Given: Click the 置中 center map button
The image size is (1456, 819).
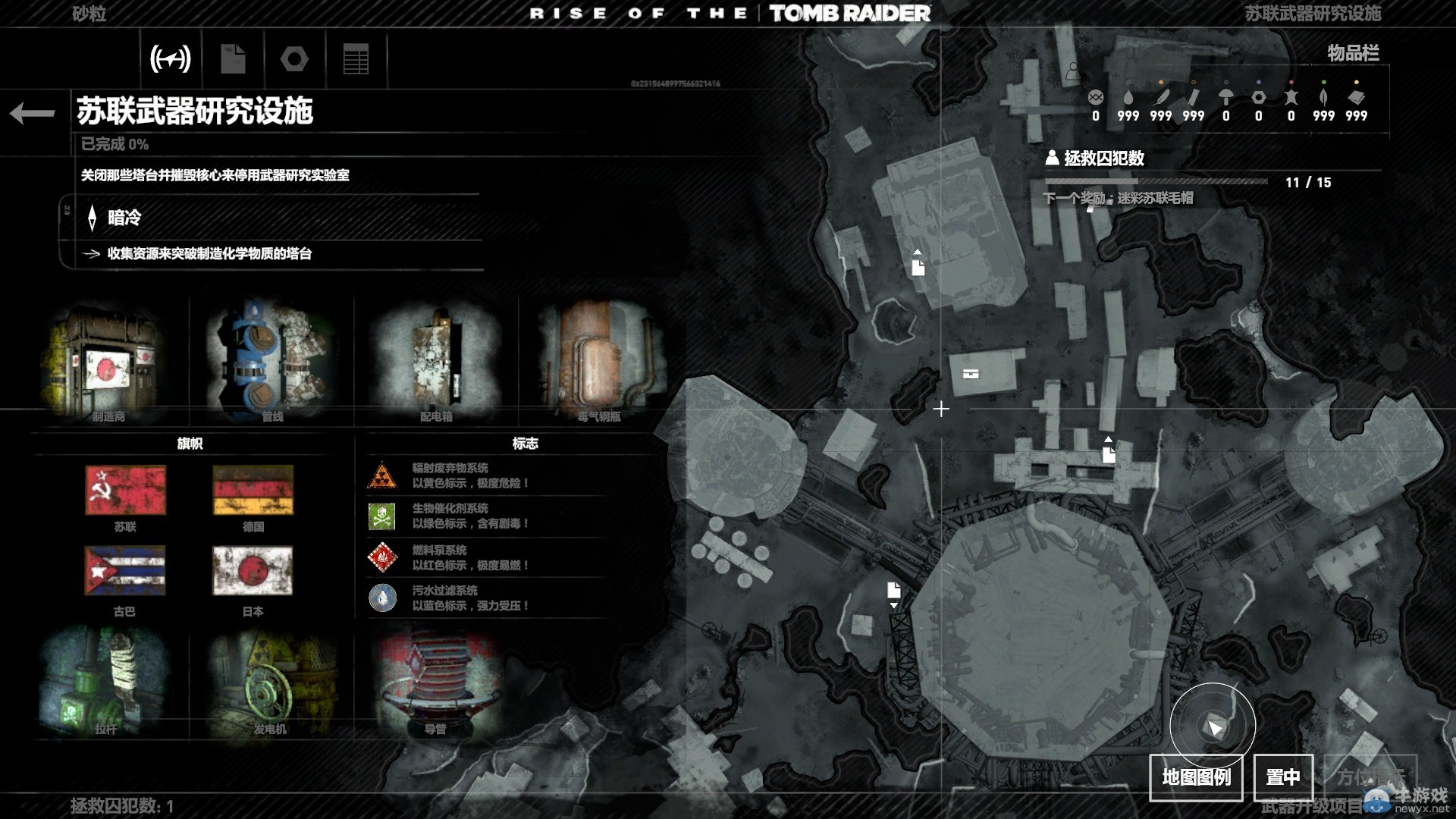Looking at the screenshot, I should tap(1282, 777).
